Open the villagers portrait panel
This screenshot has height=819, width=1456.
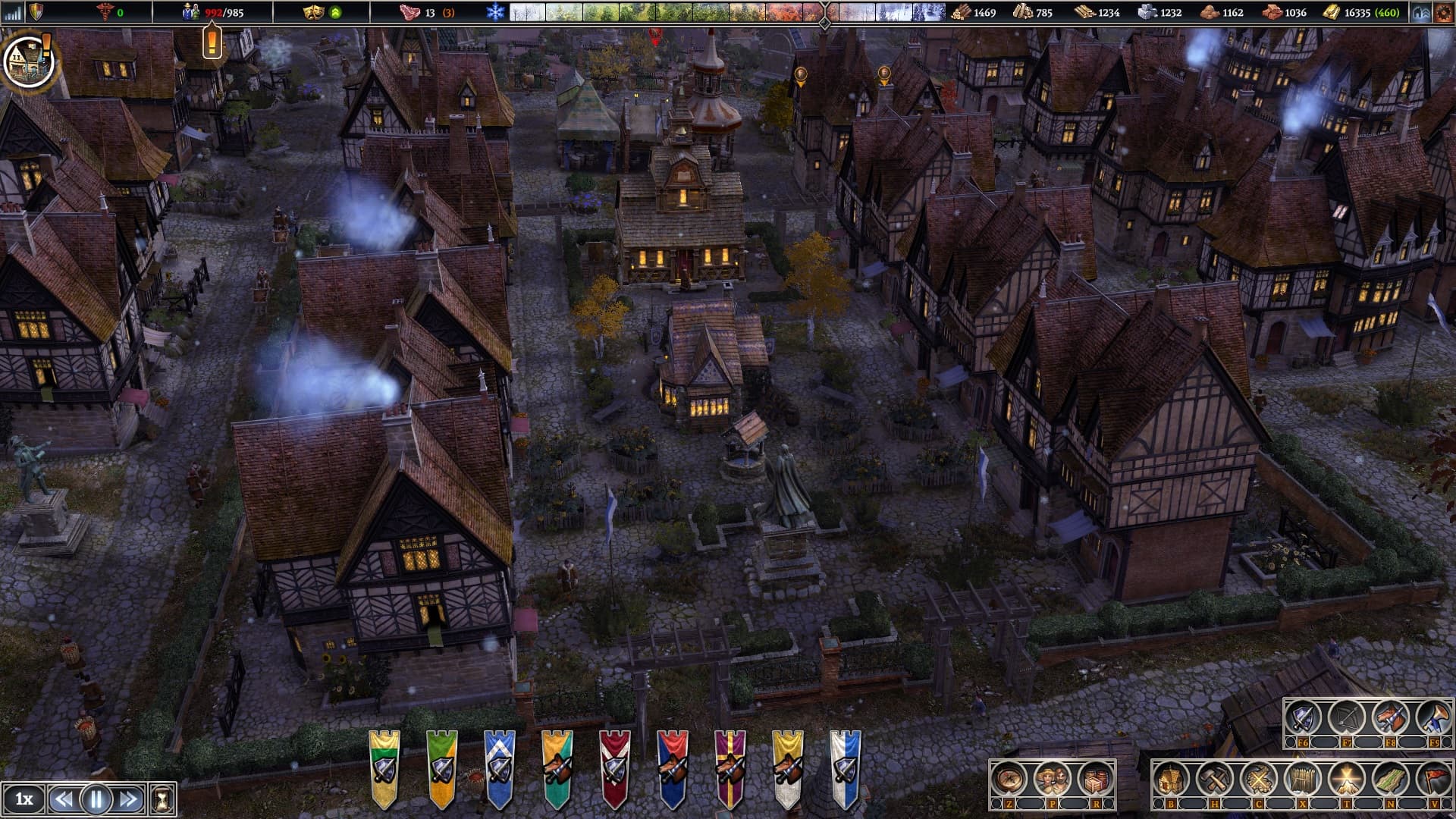coord(1052,779)
